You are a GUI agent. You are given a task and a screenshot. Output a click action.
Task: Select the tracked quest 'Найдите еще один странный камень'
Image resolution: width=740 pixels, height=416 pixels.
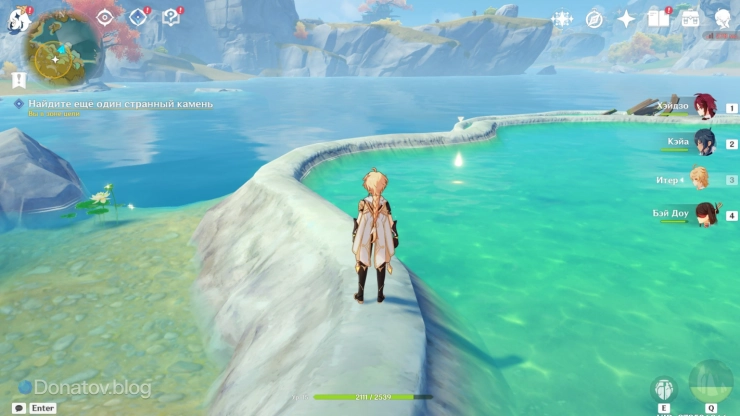point(120,104)
